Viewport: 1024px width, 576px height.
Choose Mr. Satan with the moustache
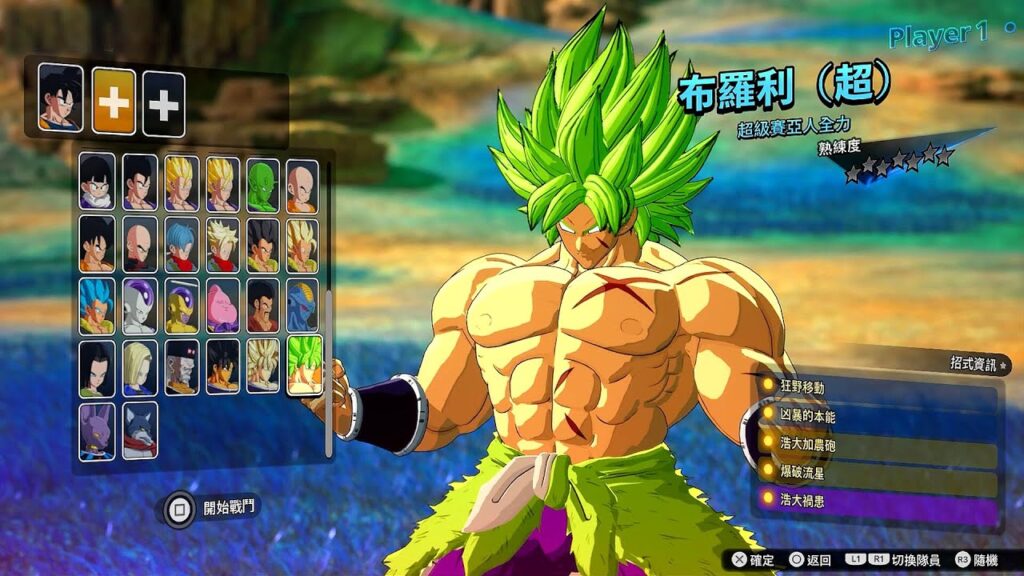pos(263,306)
